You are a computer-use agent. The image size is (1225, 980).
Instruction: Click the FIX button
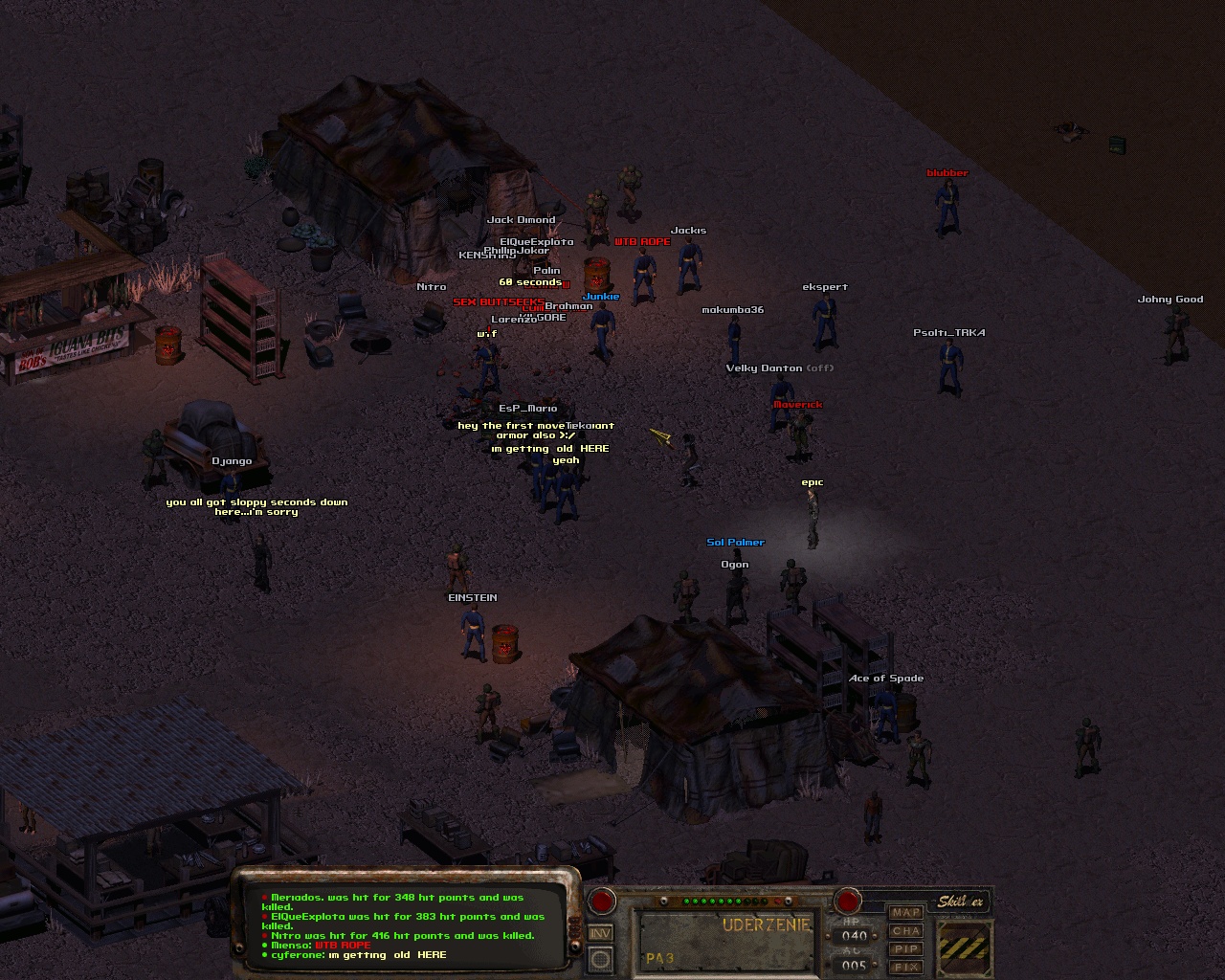pyautogui.click(x=905, y=967)
